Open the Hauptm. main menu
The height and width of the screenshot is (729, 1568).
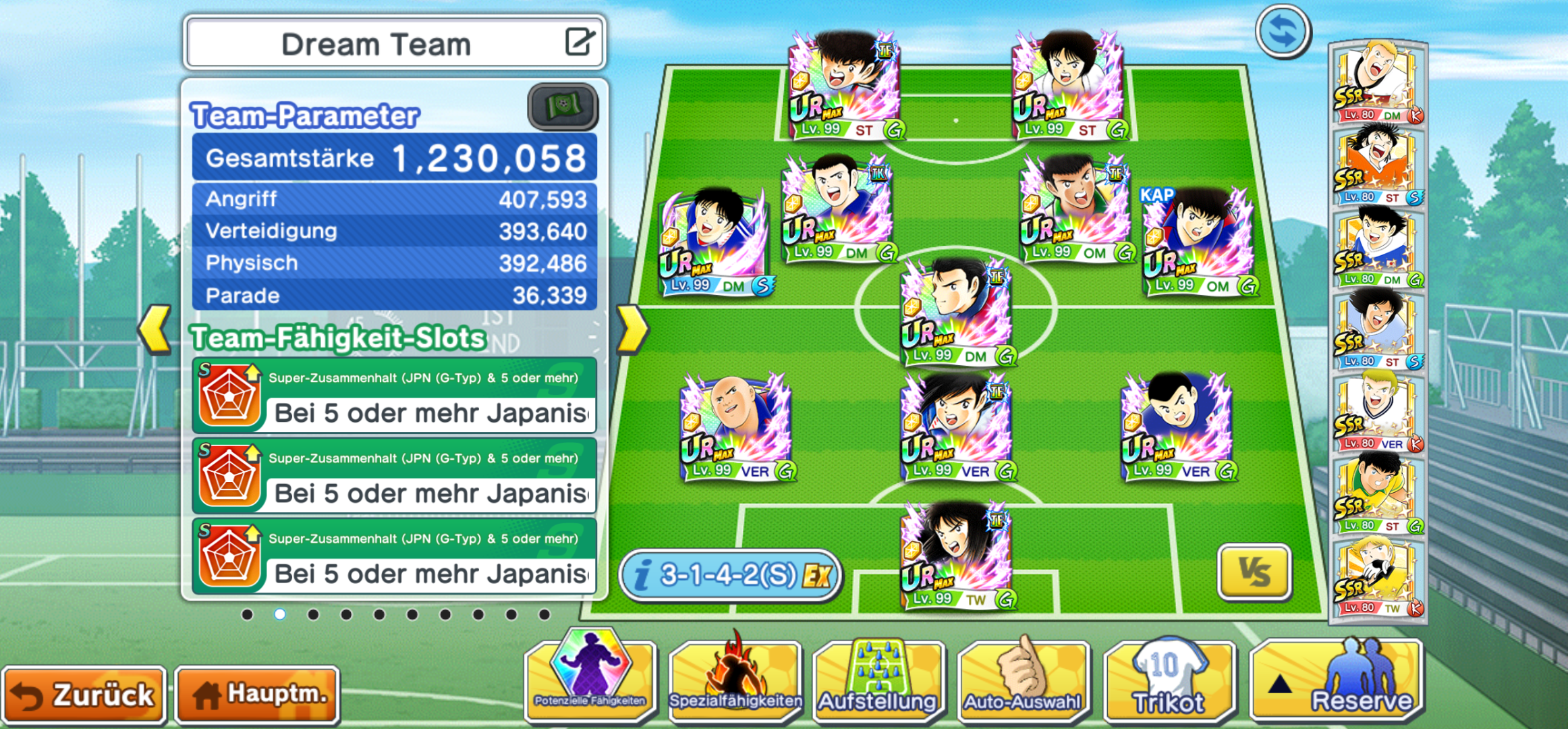(258, 695)
